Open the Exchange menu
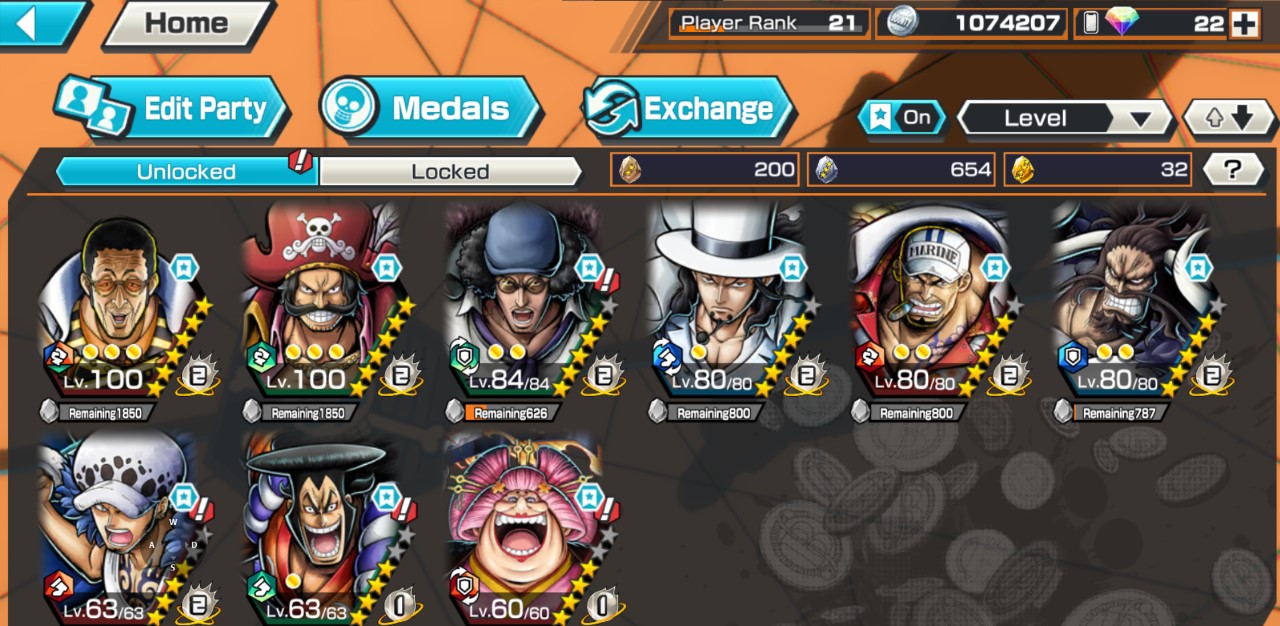The image size is (1280, 626). pyautogui.click(x=689, y=108)
